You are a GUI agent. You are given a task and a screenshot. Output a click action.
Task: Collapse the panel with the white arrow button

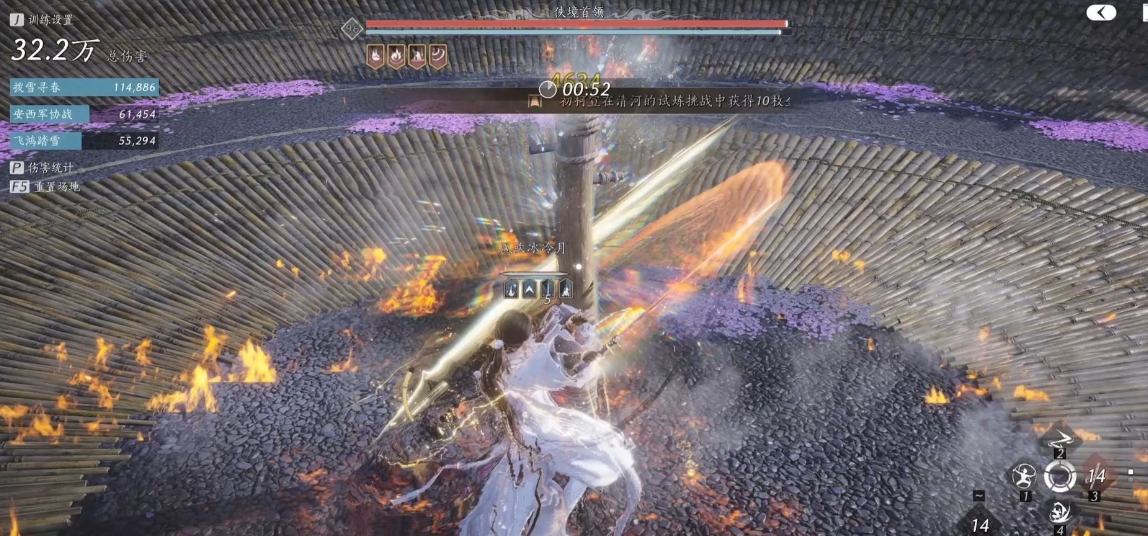(1100, 13)
